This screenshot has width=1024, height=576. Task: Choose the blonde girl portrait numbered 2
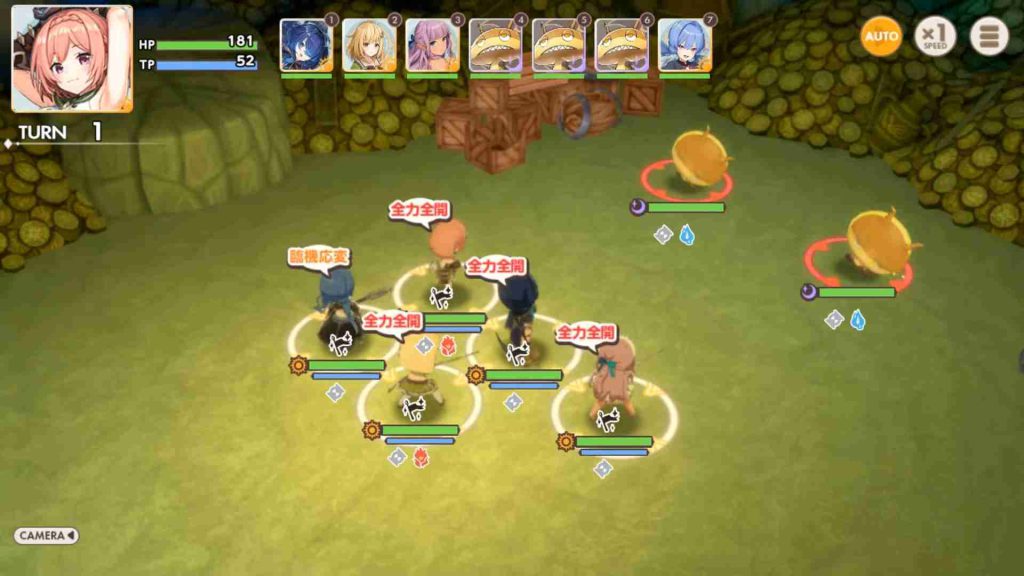pyautogui.click(x=369, y=46)
